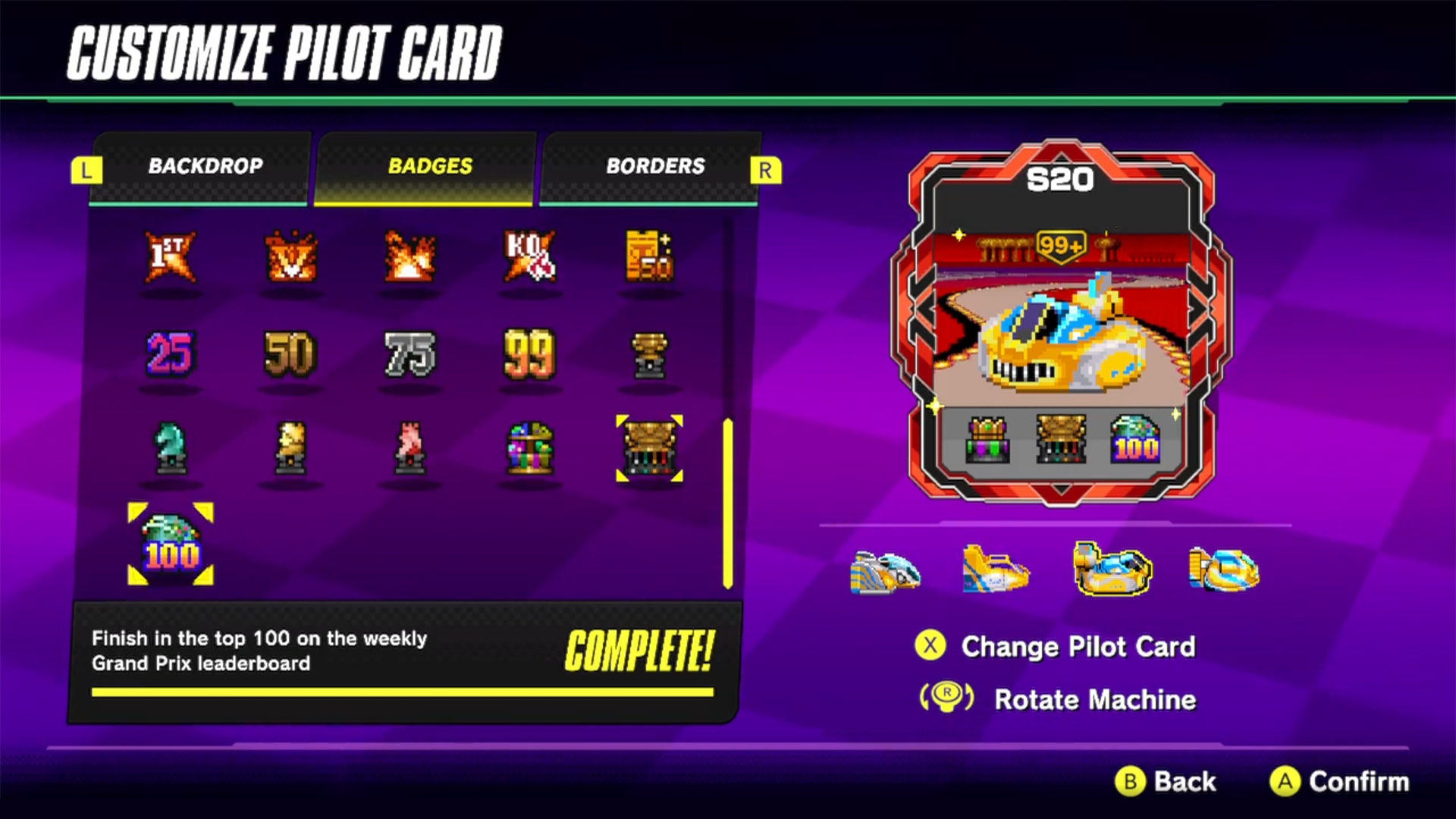Select the explosion badge
Viewport: 1456px width, 819px height.
(409, 258)
